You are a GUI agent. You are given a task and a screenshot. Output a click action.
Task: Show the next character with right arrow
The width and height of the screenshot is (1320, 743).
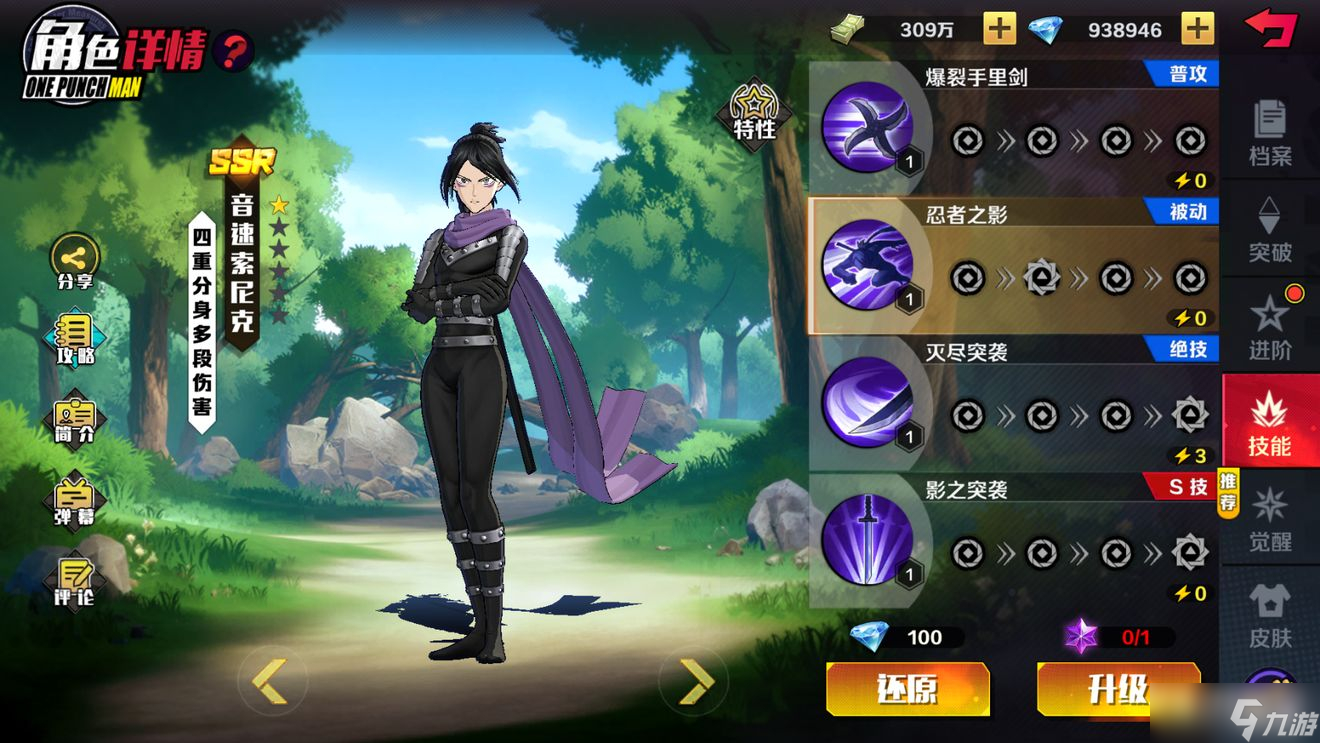click(696, 682)
